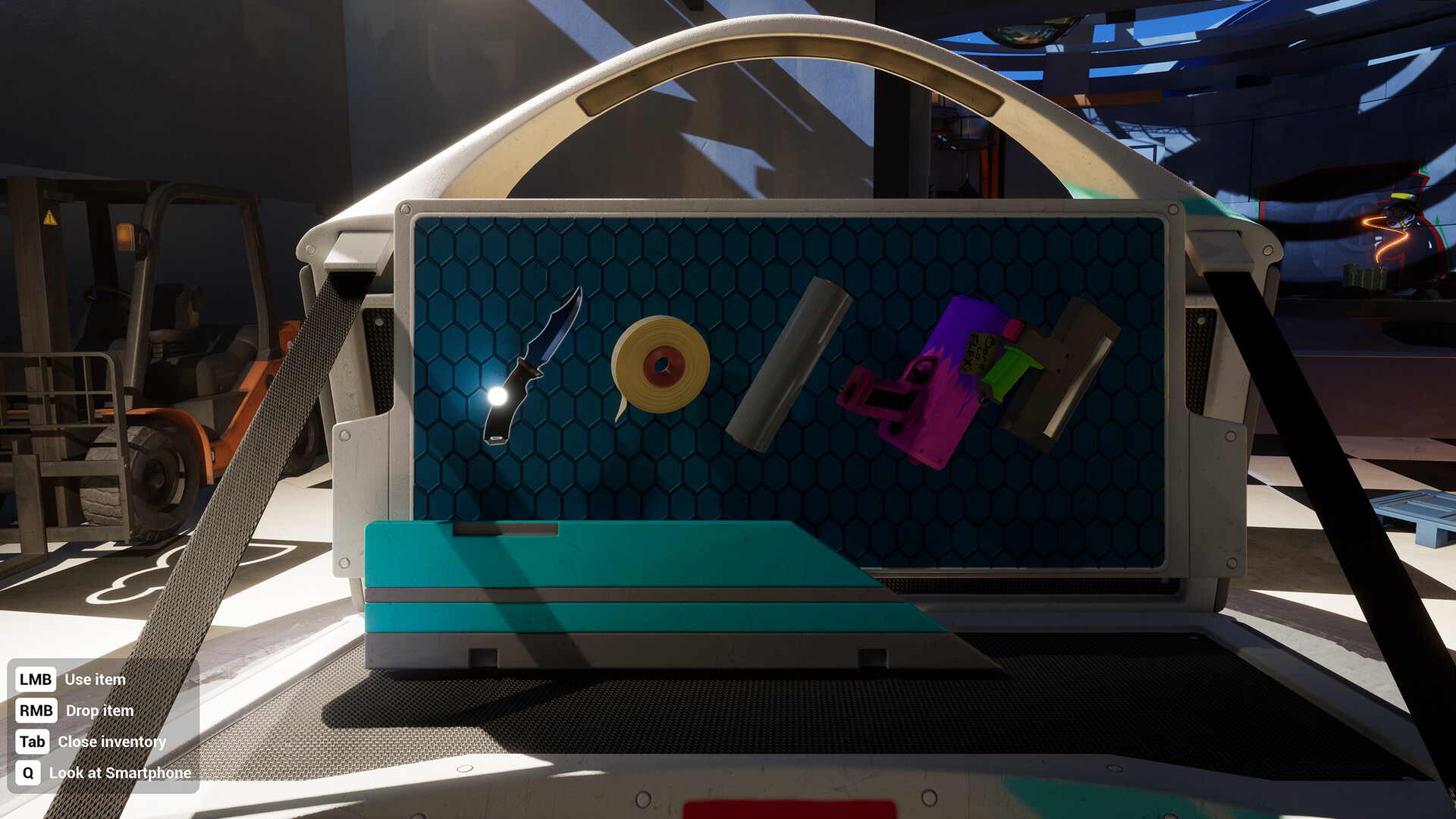Toggle the pink button on the glue gun
Viewport: 1456px width, 819px height.
[1015, 331]
